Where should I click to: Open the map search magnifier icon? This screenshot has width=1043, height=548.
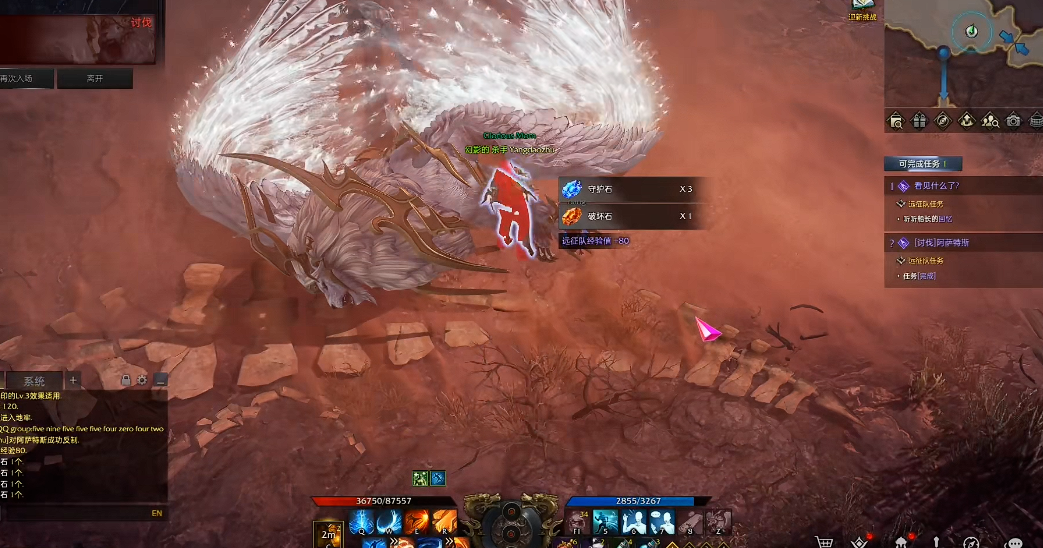(896, 121)
